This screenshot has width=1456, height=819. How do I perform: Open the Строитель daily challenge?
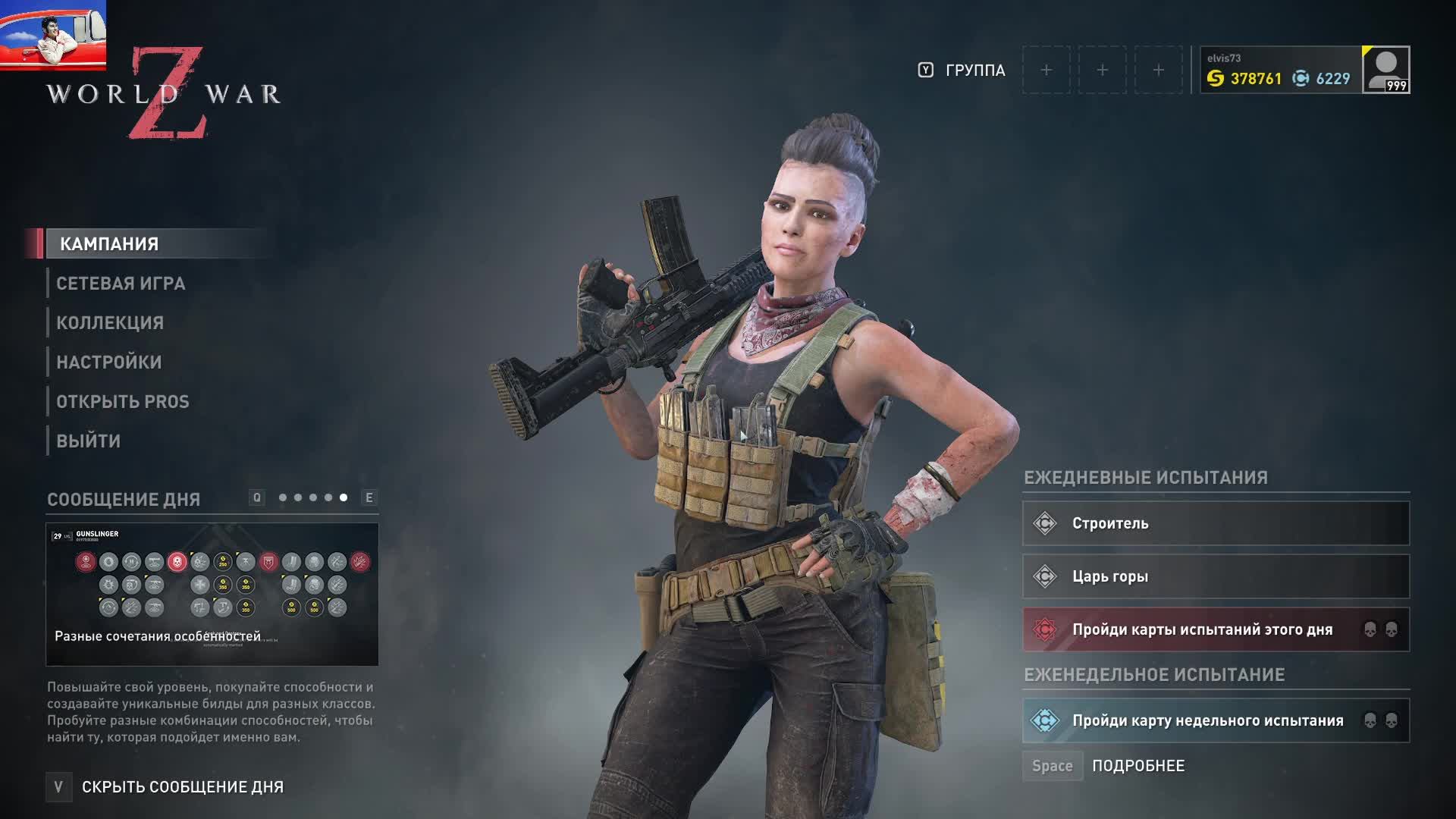pos(1216,523)
